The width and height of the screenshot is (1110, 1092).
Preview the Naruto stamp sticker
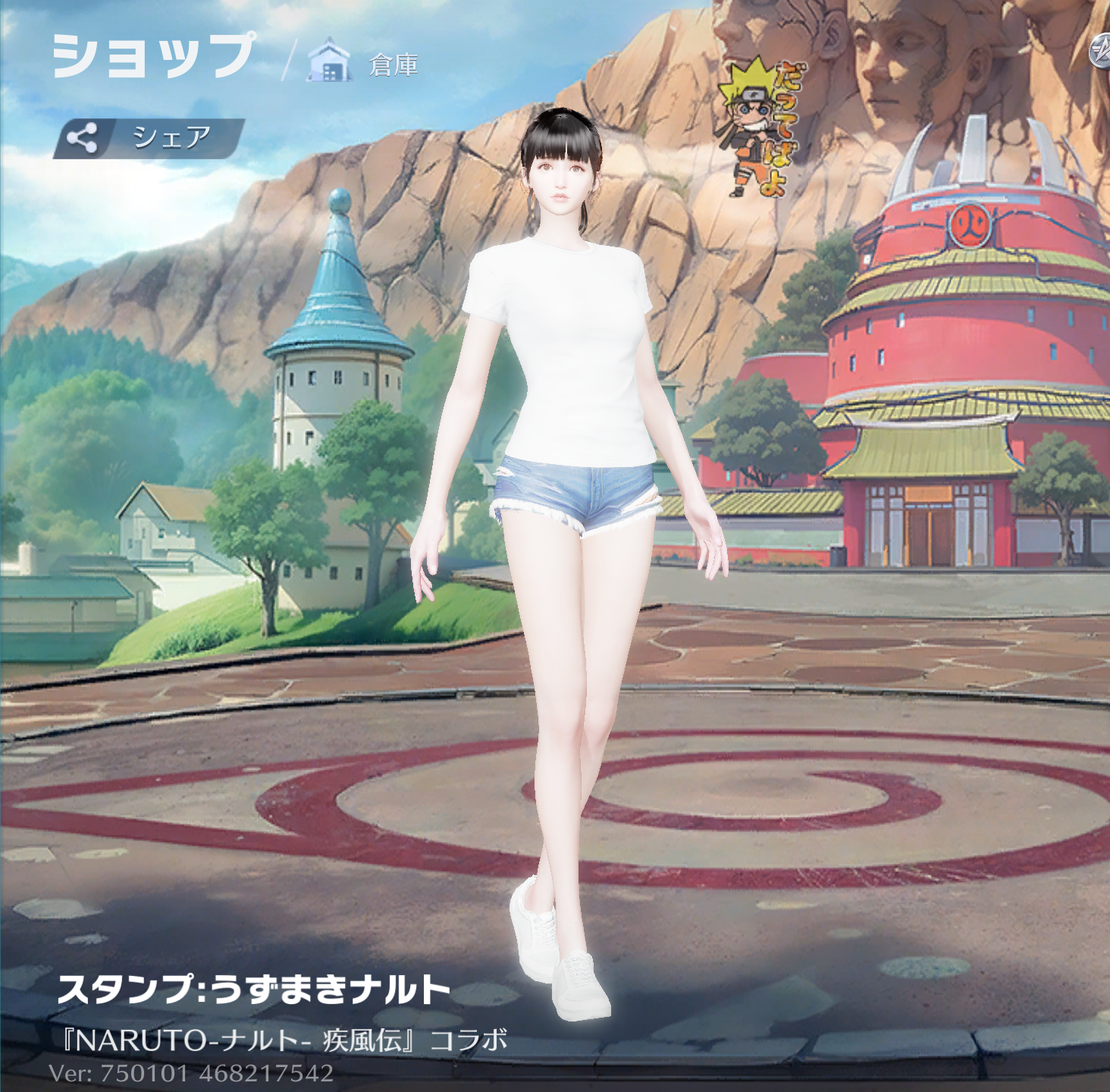761,127
